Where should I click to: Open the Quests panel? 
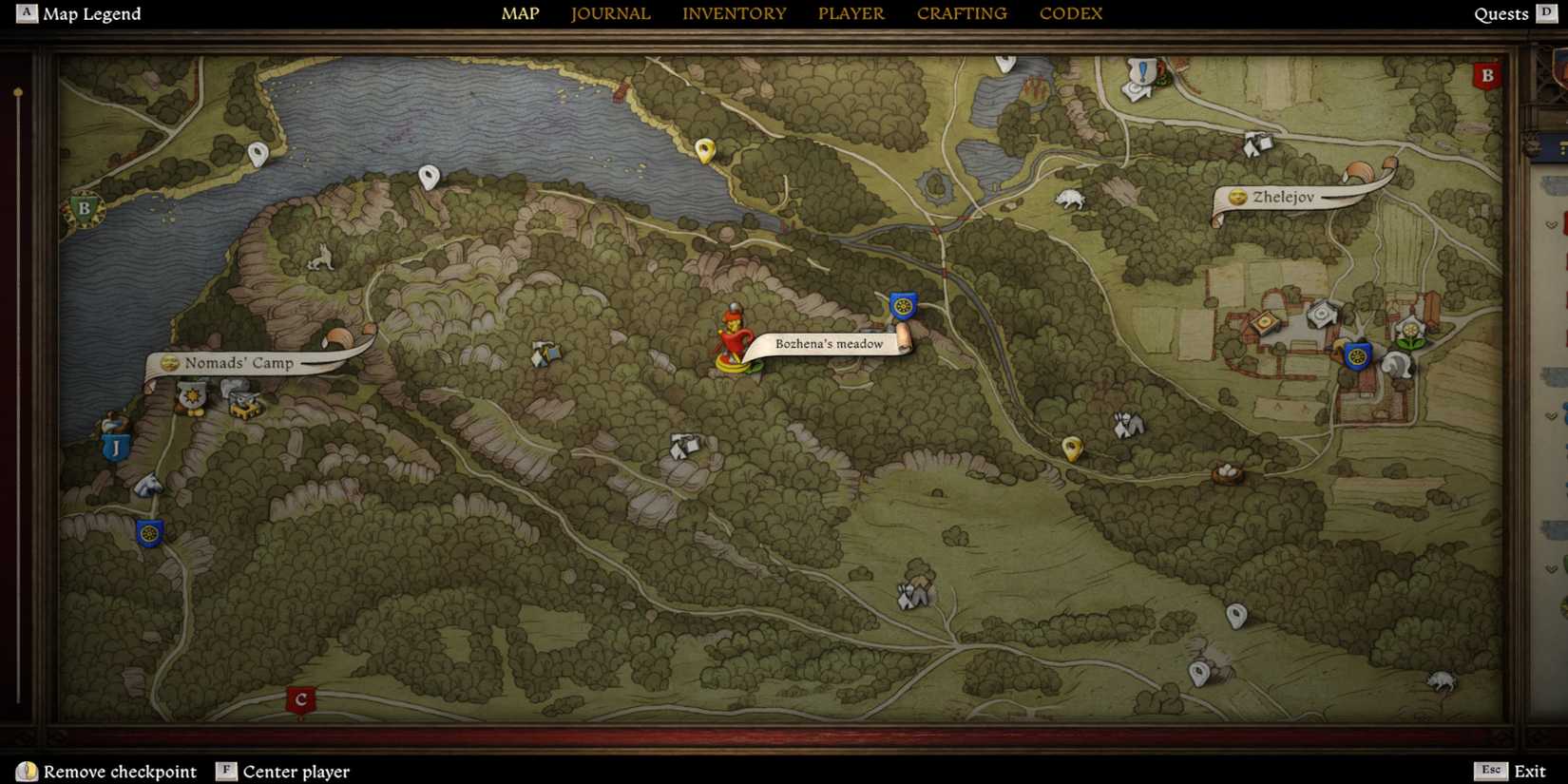coord(1501,13)
